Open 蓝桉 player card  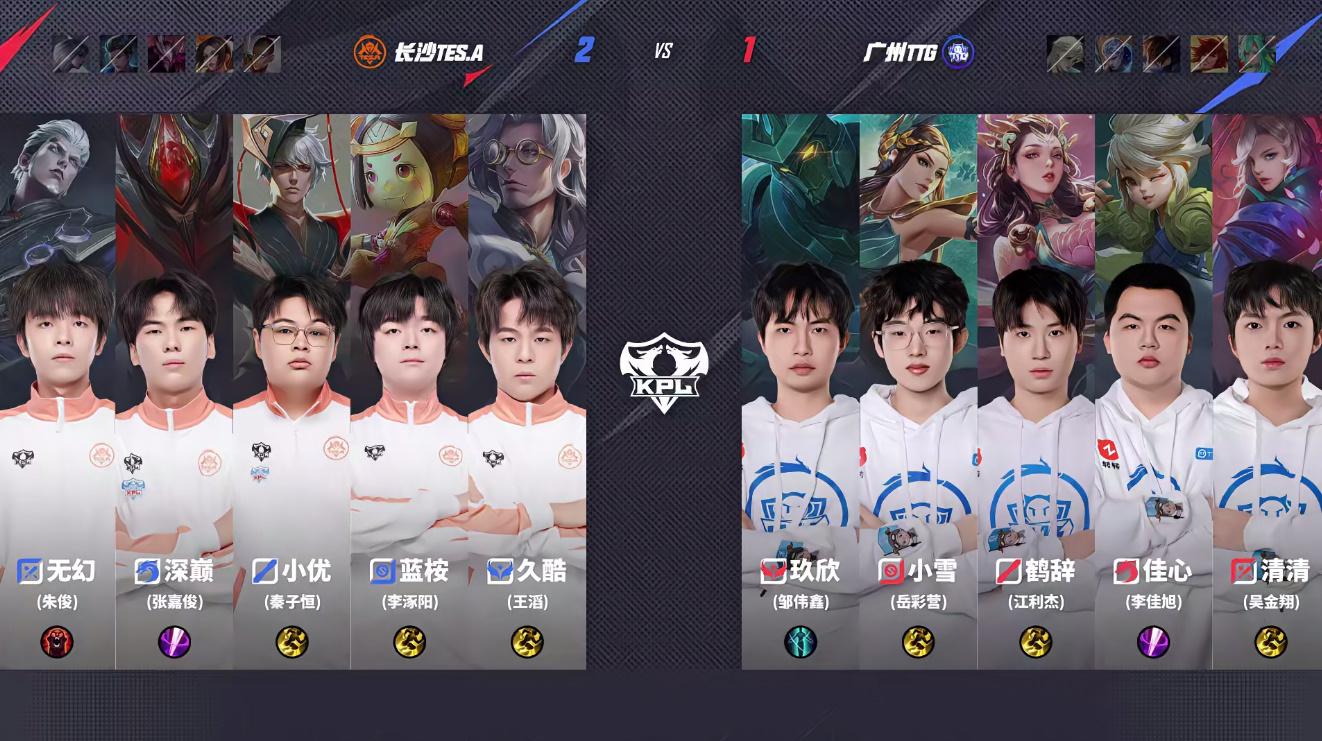[x=409, y=390]
